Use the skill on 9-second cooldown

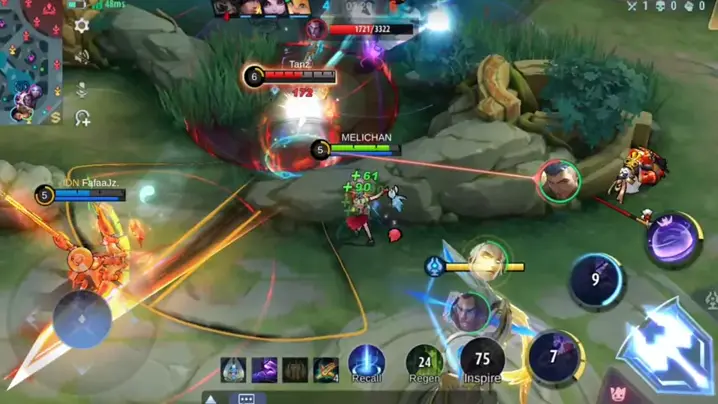597,281
